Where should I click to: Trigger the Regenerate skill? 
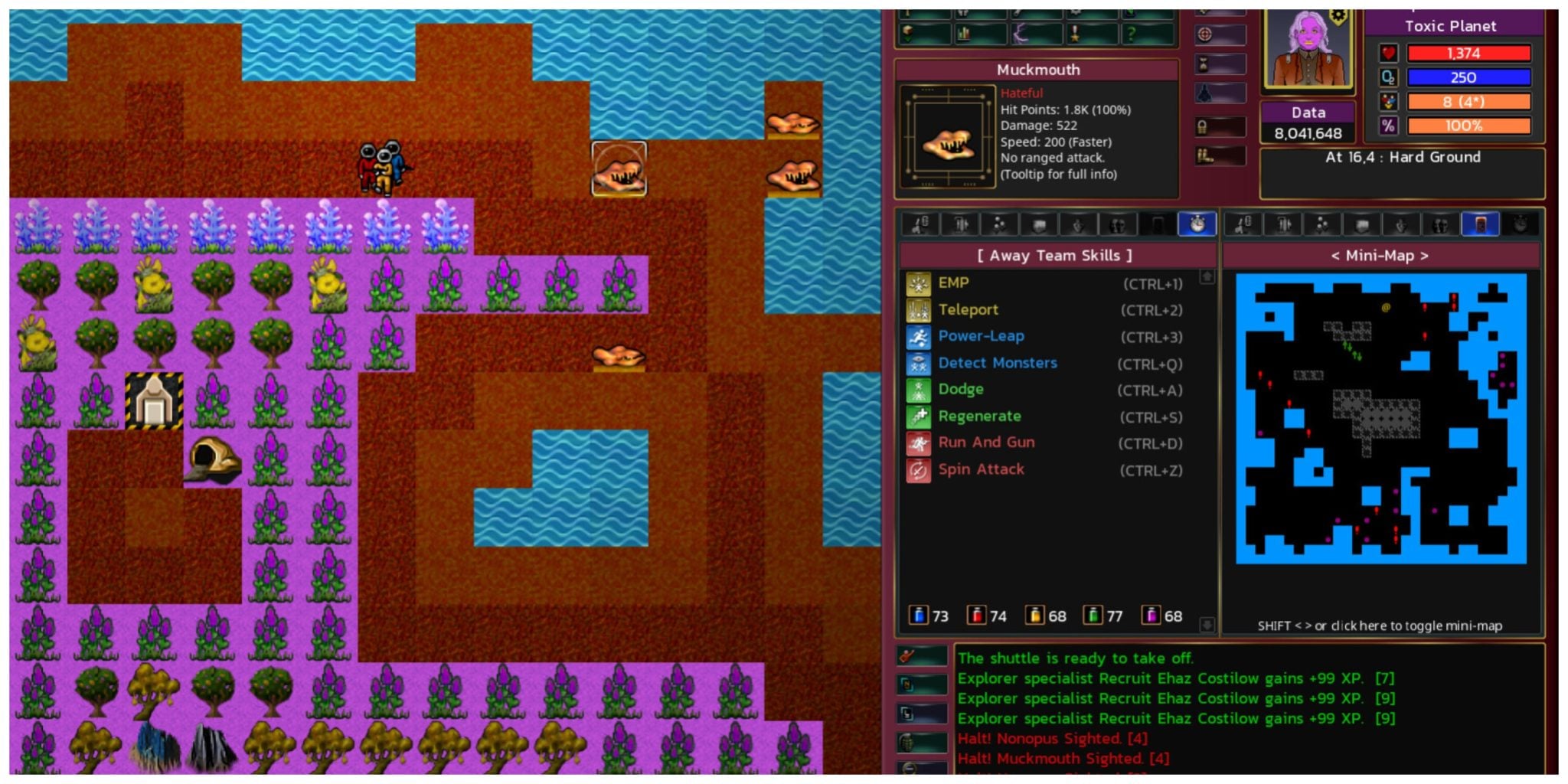pyautogui.click(x=979, y=416)
